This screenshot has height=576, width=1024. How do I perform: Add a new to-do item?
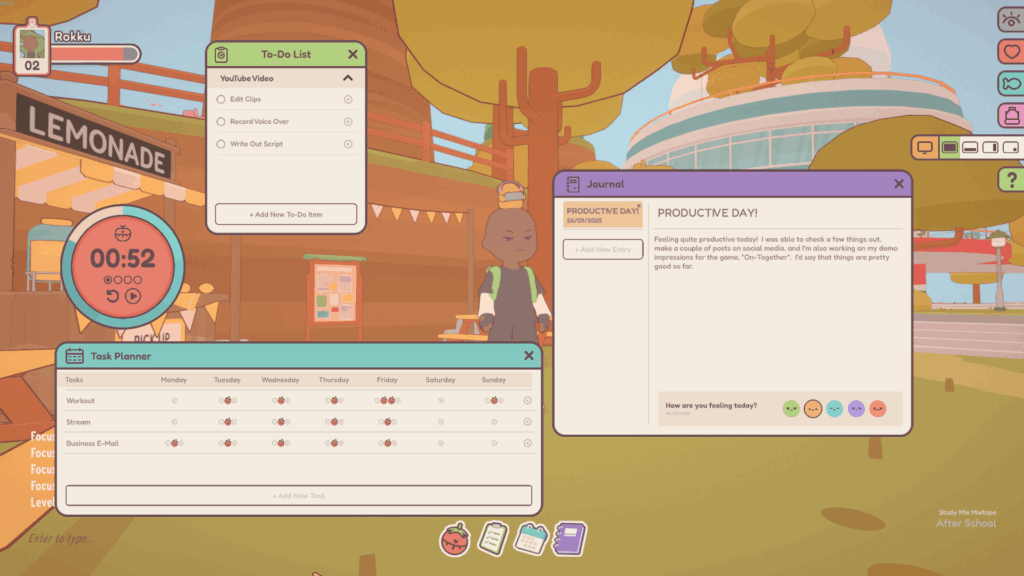point(286,214)
